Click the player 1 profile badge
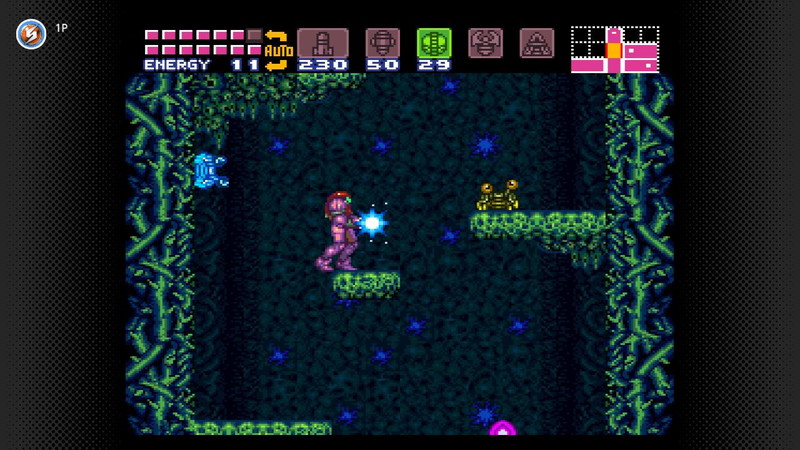The image size is (800, 450). pyautogui.click(x=31, y=33)
